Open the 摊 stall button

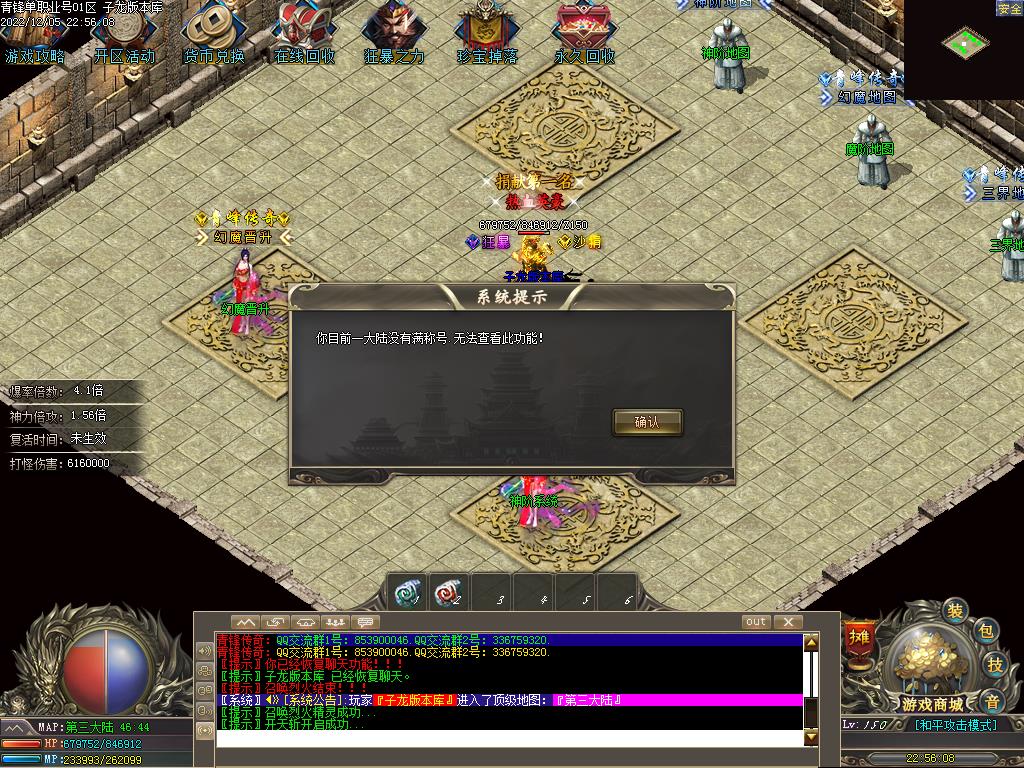pyautogui.click(x=860, y=636)
